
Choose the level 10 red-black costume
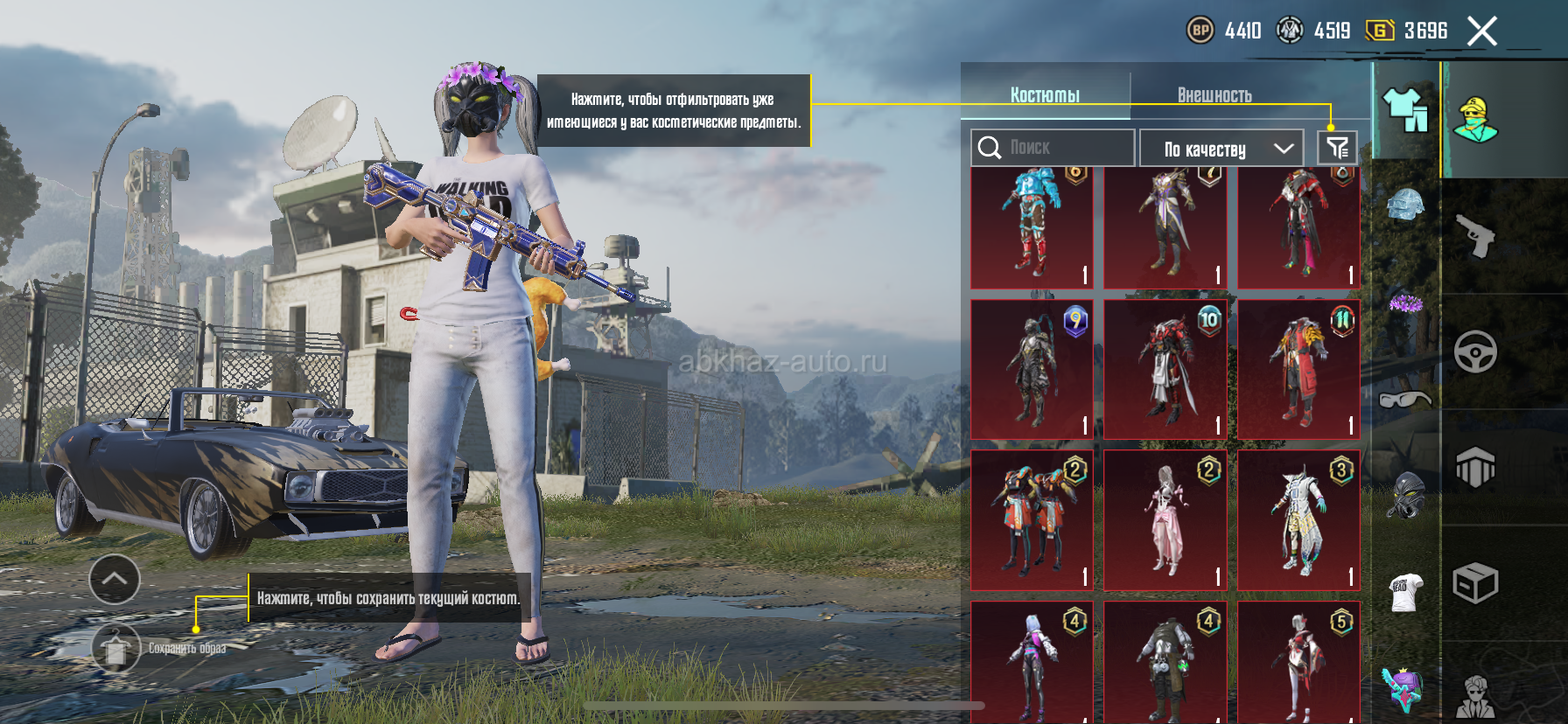1165,369
